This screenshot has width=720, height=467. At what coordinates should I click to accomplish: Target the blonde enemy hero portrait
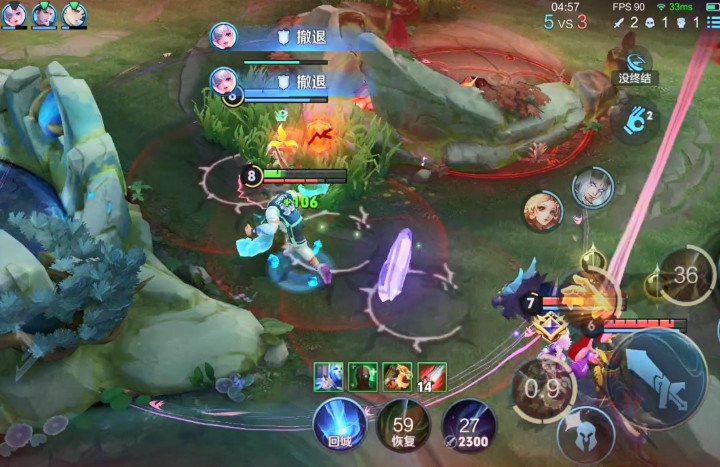click(543, 211)
